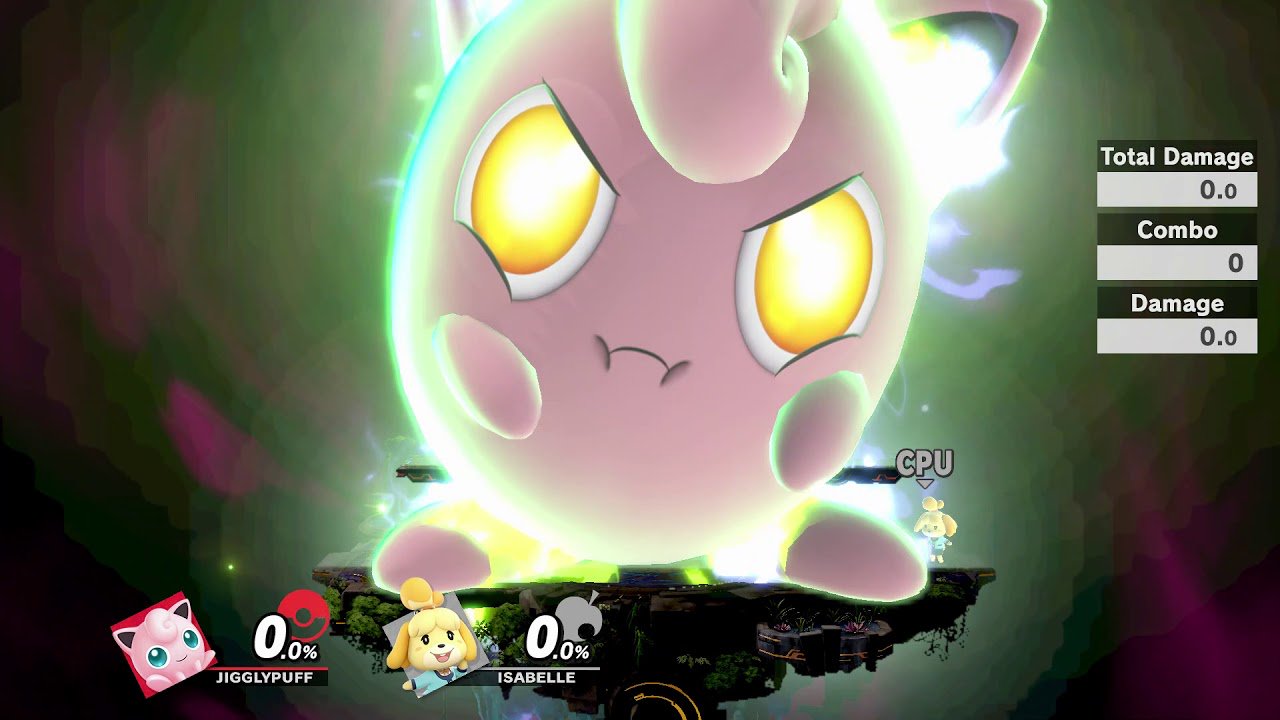Screen dimensions: 1280x720
Task: Expand the Total Damage panel header
Action: pyautogui.click(x=1176, y=157)
